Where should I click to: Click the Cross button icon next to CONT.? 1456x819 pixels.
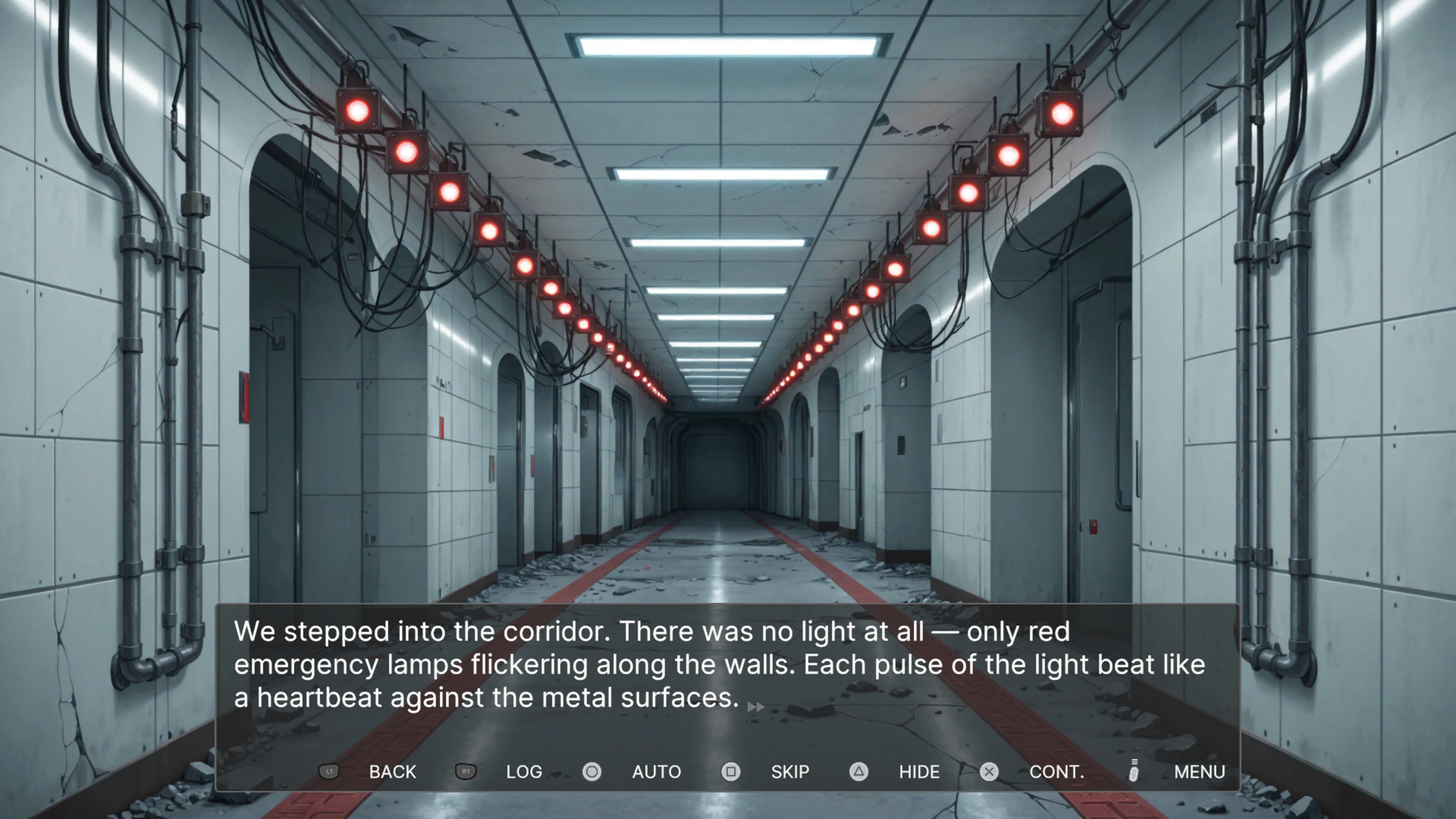pos(989,772)
